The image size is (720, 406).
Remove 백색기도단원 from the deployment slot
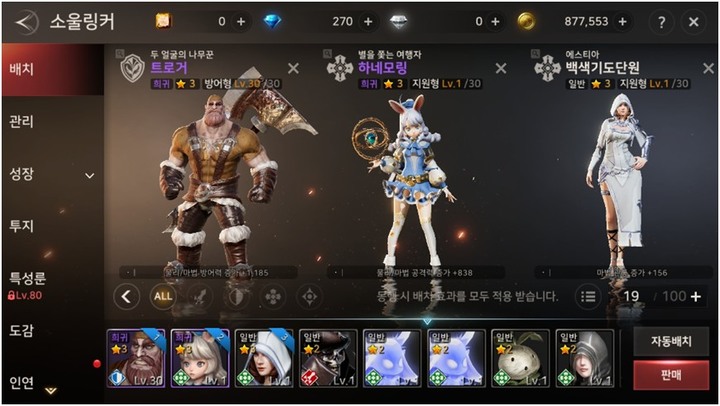tap(707, 69)
